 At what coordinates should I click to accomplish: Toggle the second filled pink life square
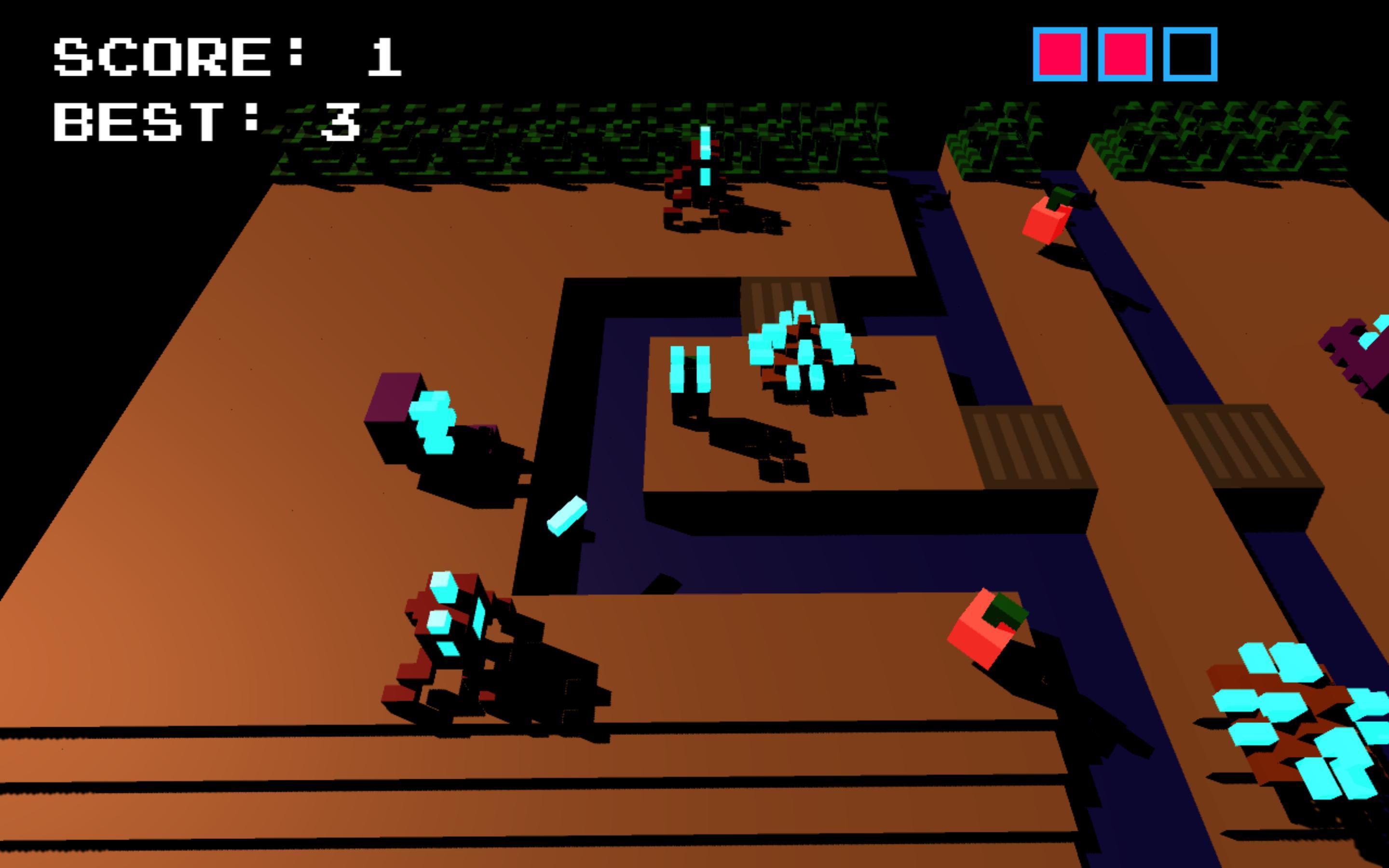1125,54
